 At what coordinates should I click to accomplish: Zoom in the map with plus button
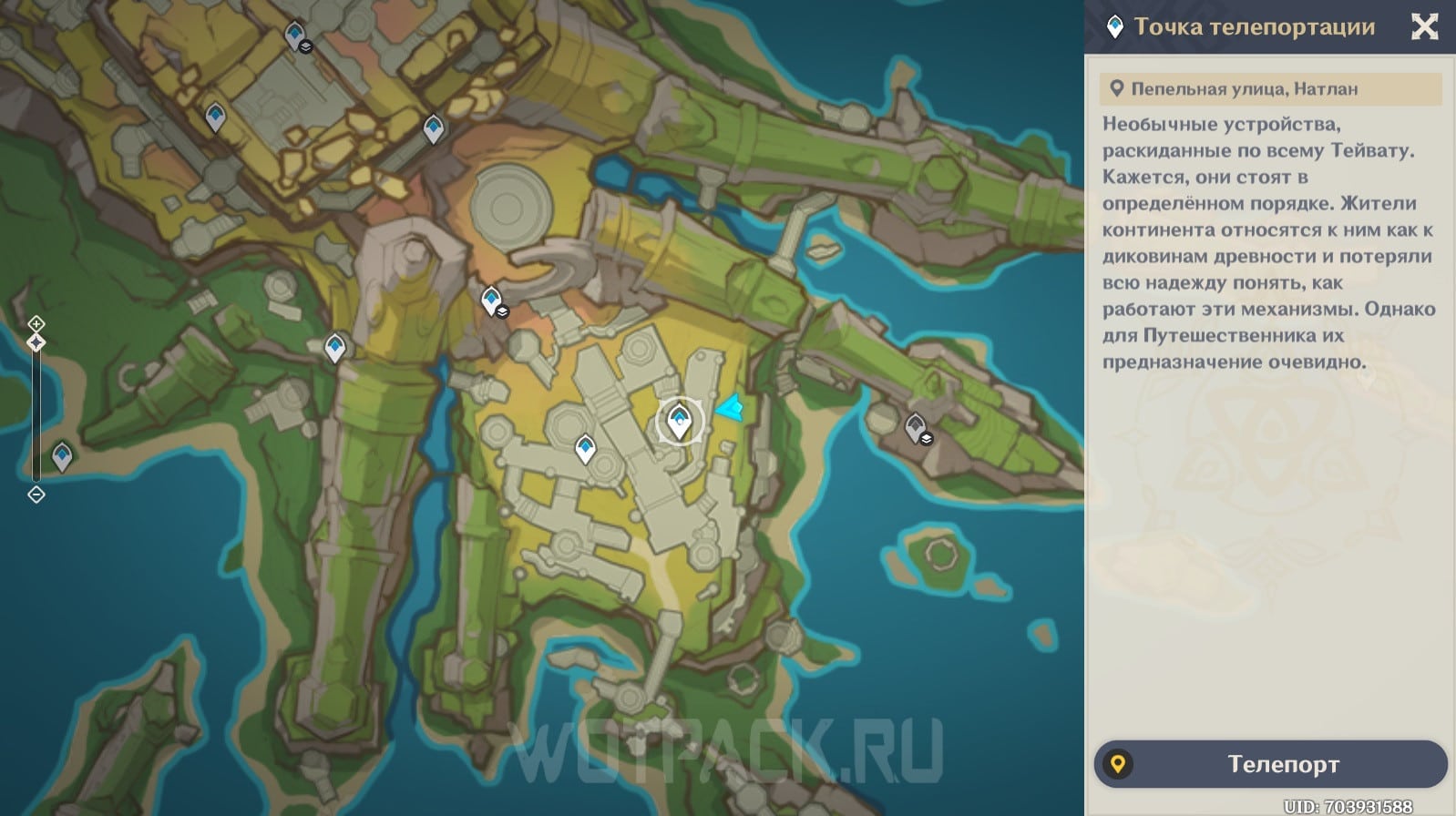[36, 323]
